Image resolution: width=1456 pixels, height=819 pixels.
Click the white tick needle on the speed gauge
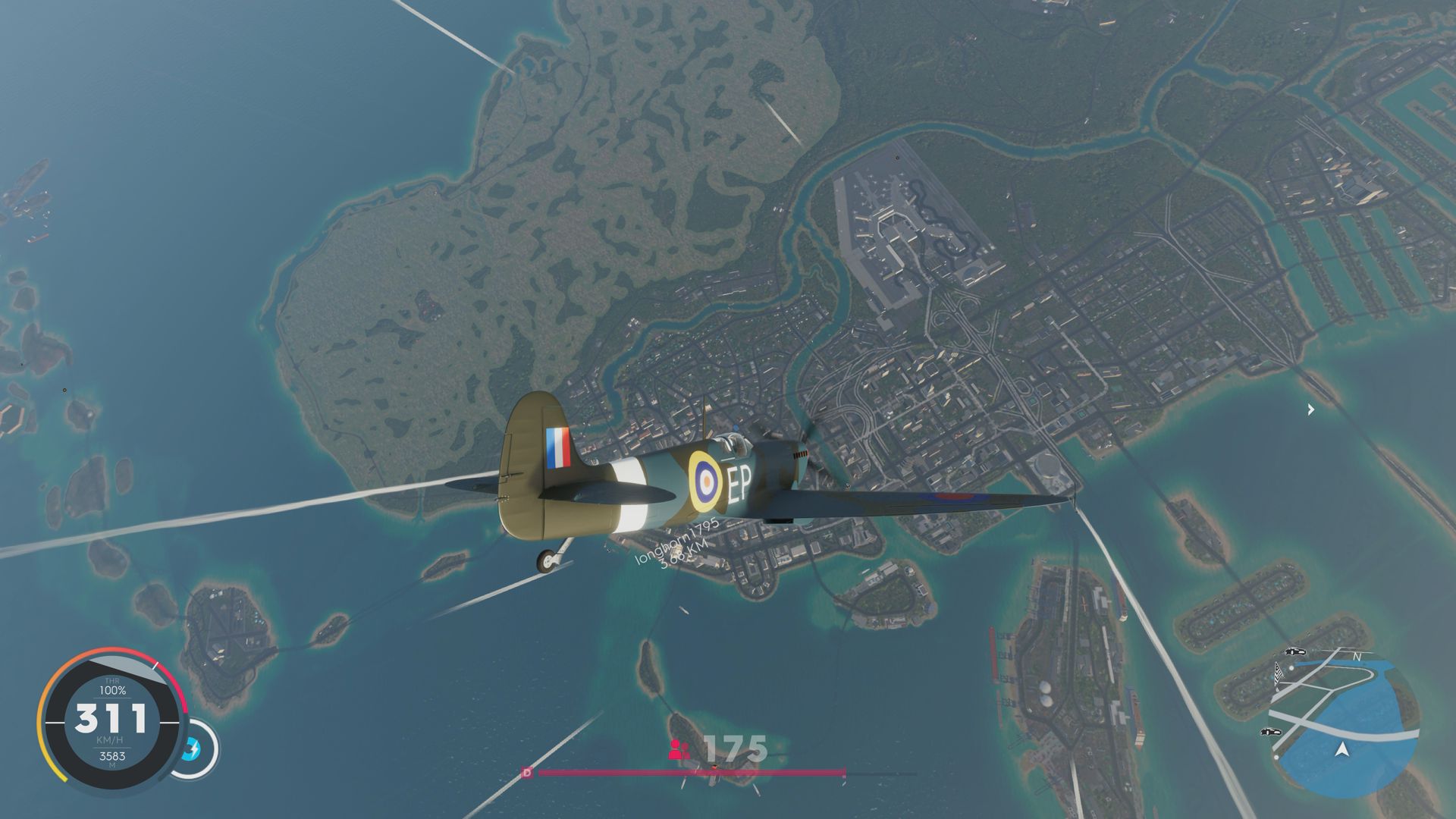point(155,666)
